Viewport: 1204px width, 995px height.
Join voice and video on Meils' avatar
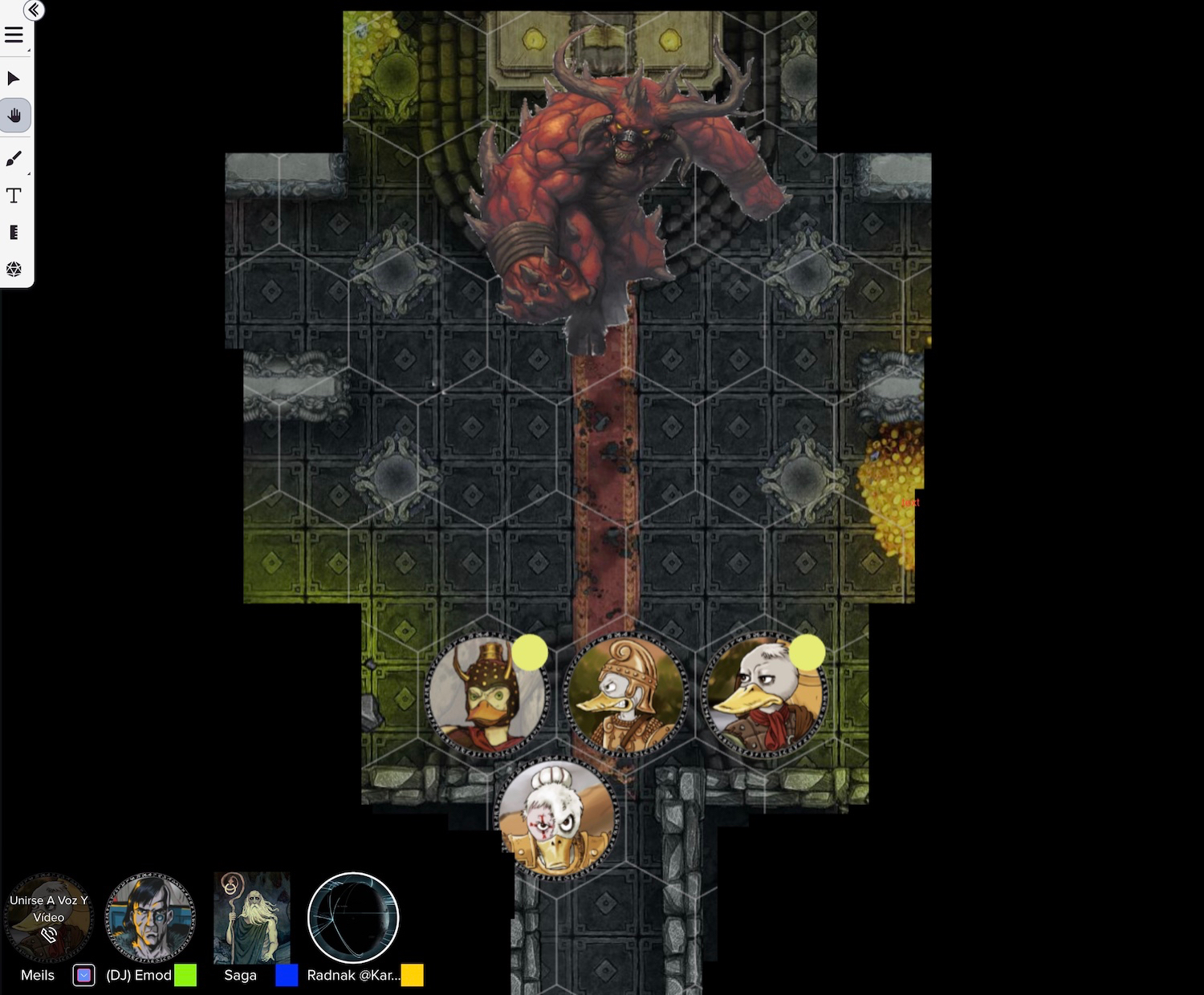point(48,918)
